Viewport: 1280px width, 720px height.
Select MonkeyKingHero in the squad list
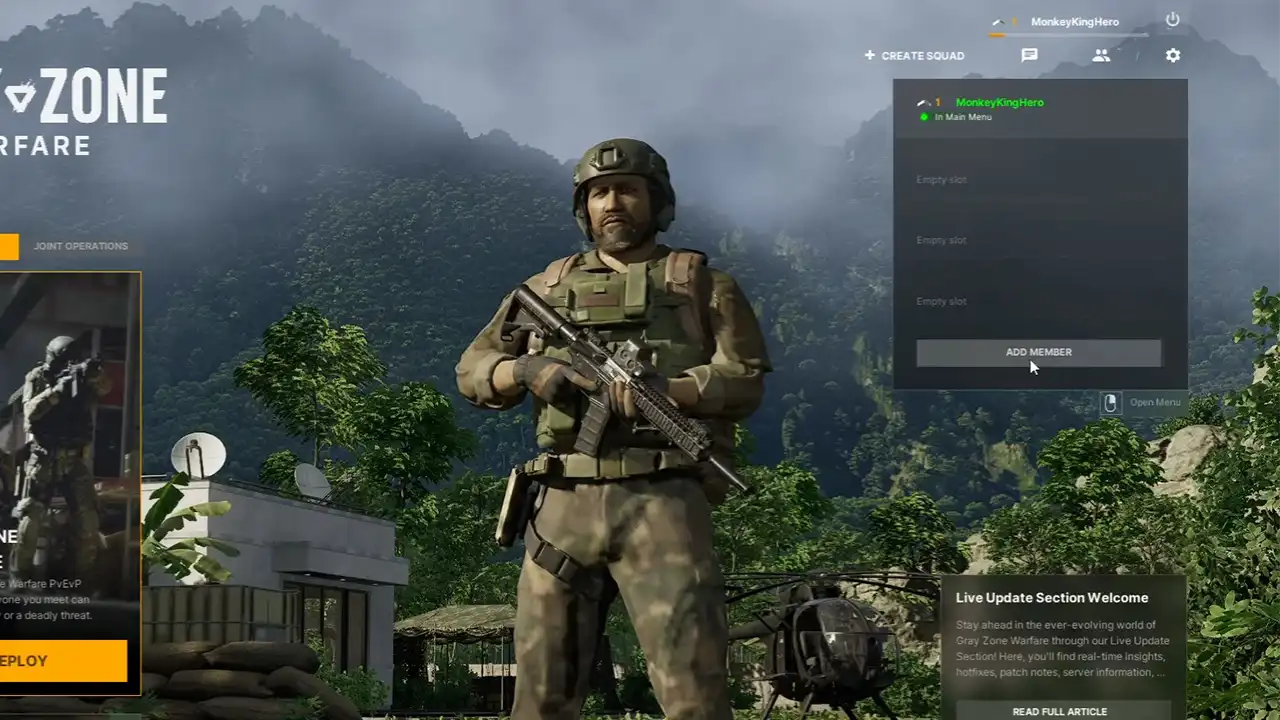[x=999, y=103]
